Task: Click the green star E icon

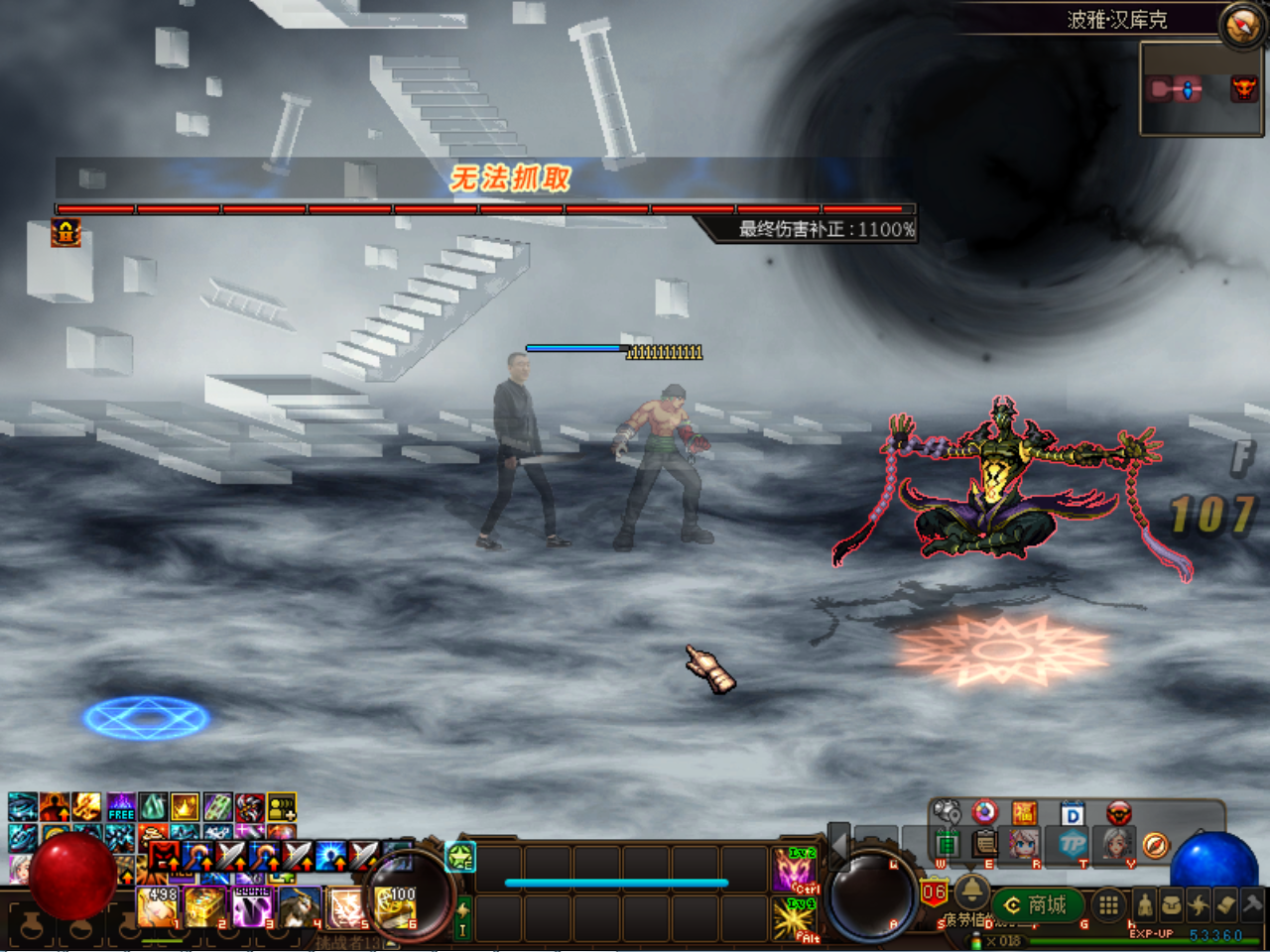Action: tap(461, 857)
